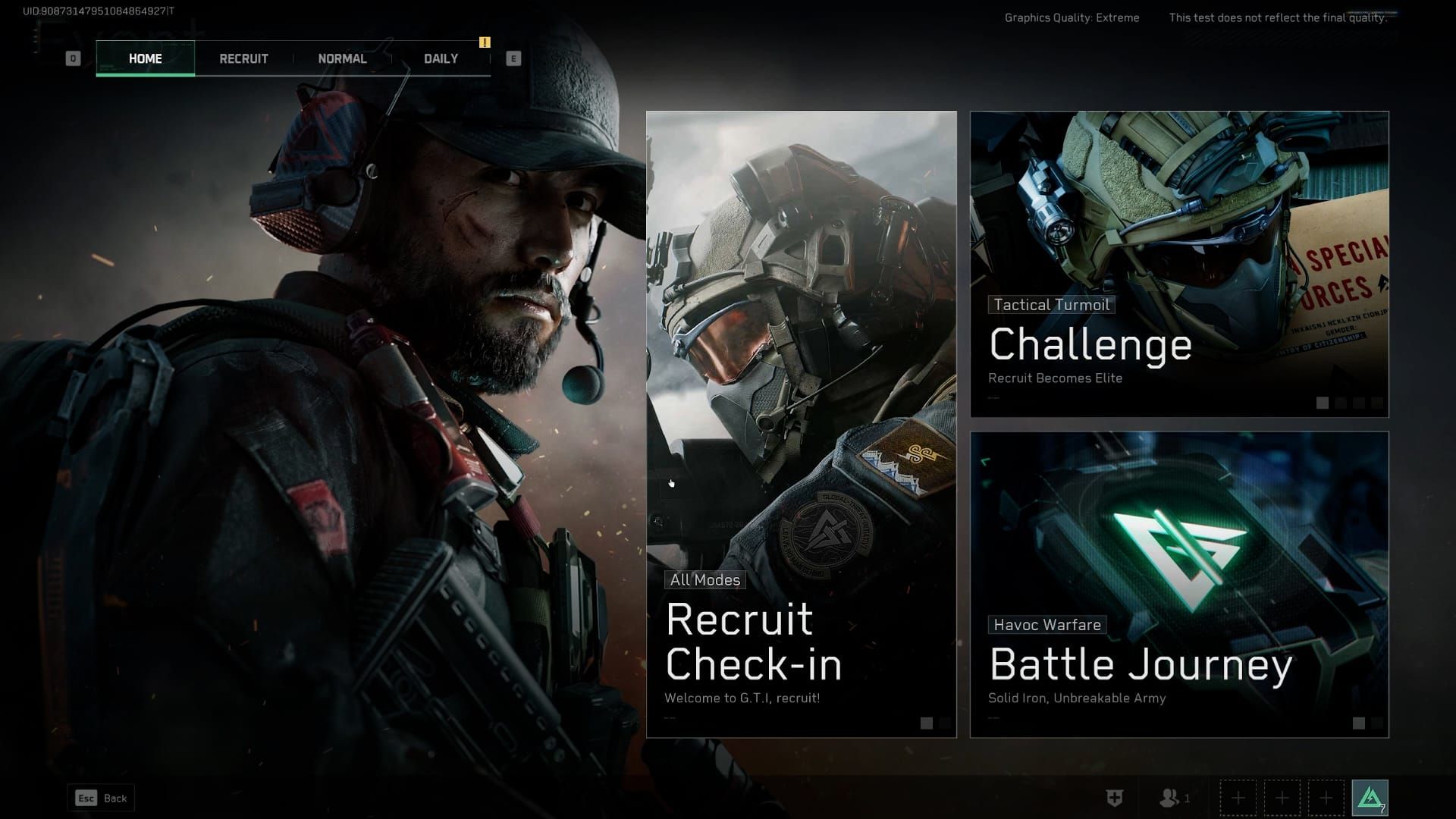
Task: Click the yellow warning badge above DAILY tab
Action: (485, 43)
